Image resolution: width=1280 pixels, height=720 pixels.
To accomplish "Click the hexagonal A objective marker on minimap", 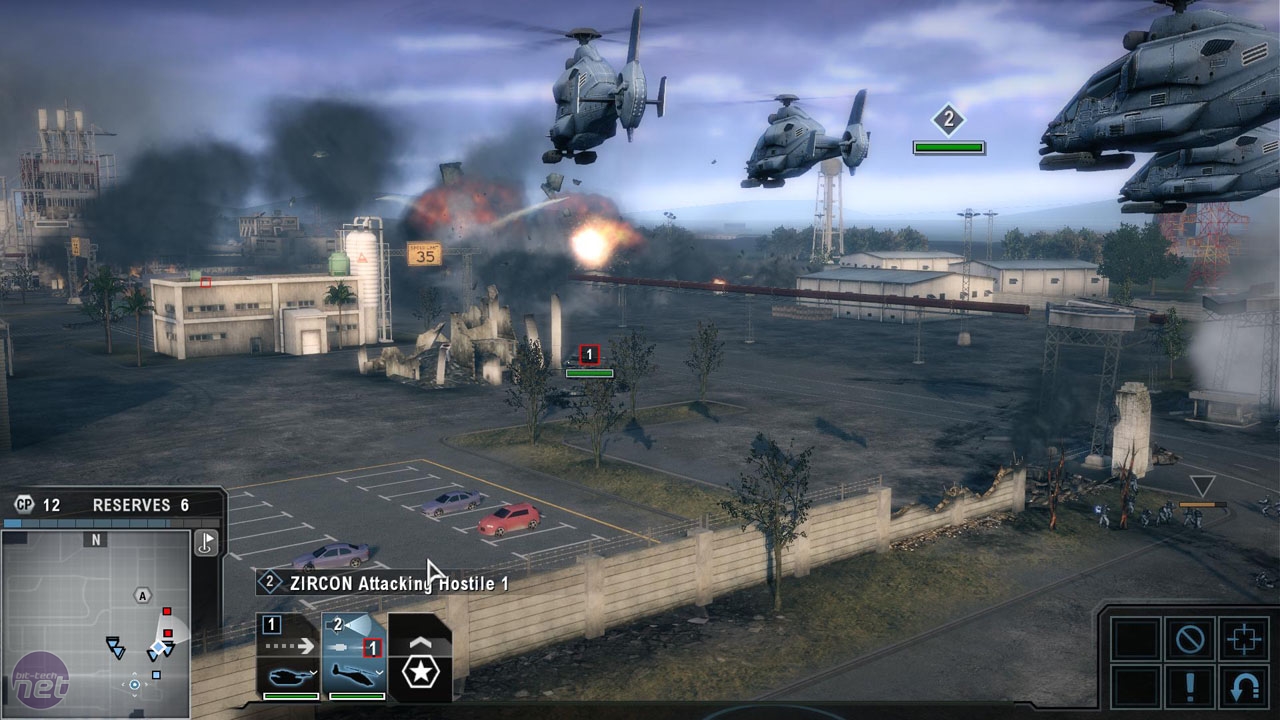I will point(143,594).
